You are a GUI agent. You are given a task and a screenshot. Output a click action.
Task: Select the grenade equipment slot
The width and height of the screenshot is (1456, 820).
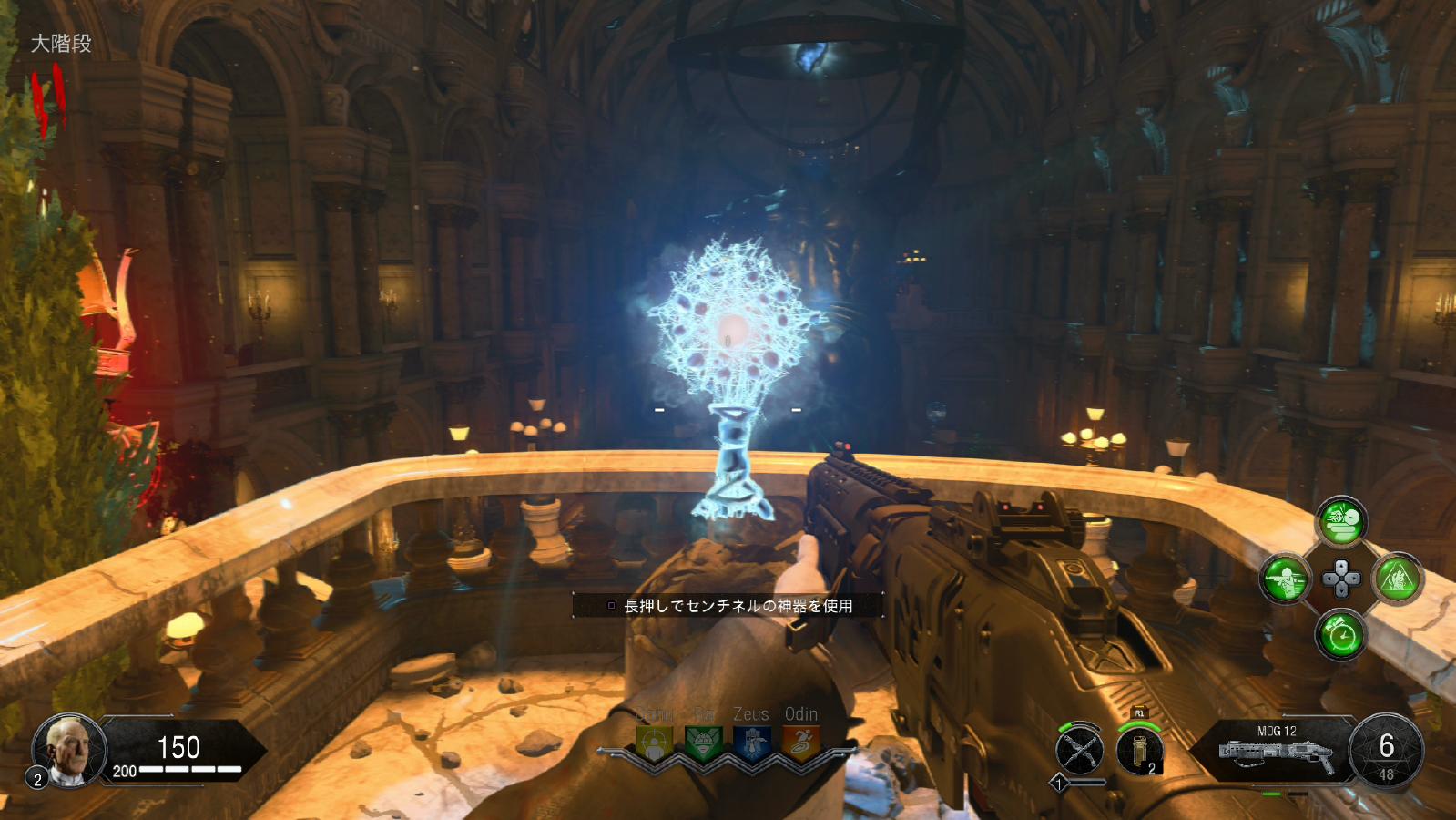(x=1140, y=752)
